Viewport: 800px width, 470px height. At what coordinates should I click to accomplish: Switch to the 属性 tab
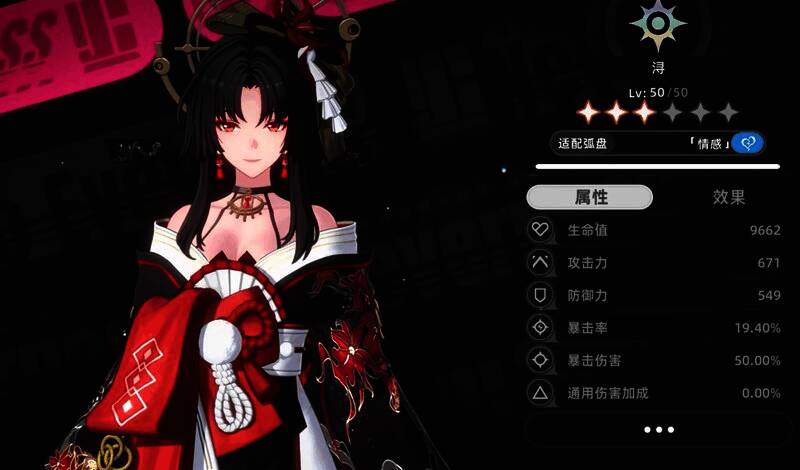[590, 197]
